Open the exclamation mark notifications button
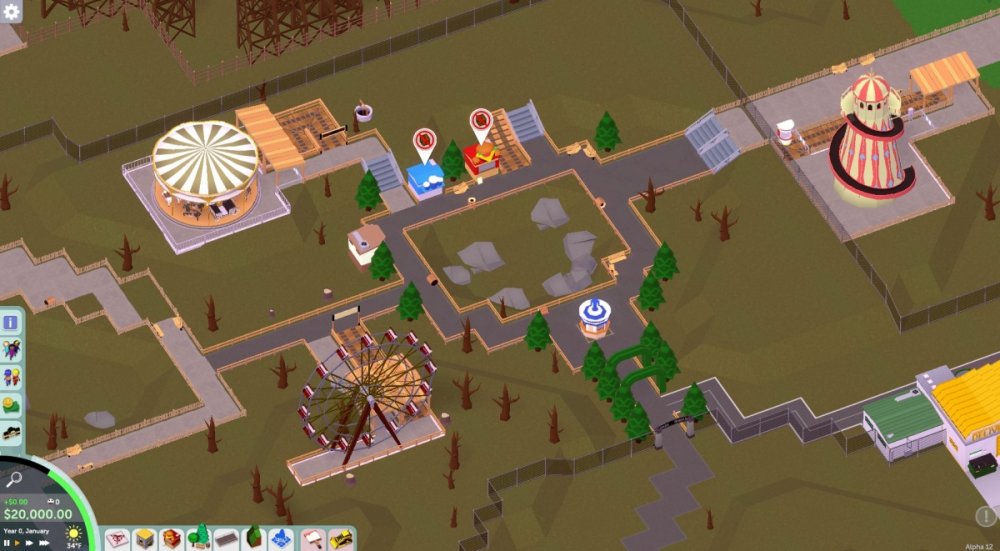 [x=985, y=516]
